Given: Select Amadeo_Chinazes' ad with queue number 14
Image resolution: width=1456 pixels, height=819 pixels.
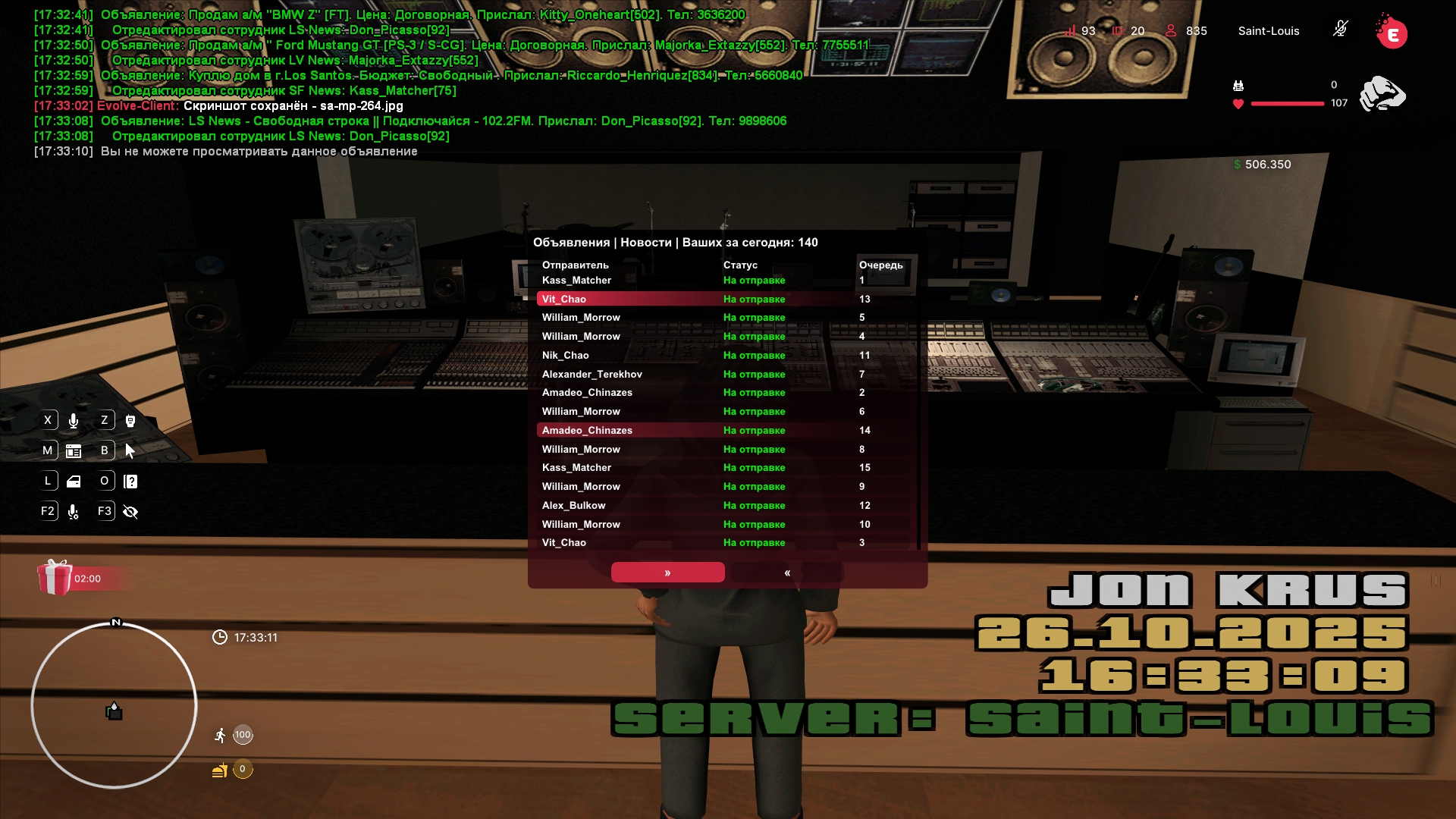Looking at the screenshot, I should point(726,431).
